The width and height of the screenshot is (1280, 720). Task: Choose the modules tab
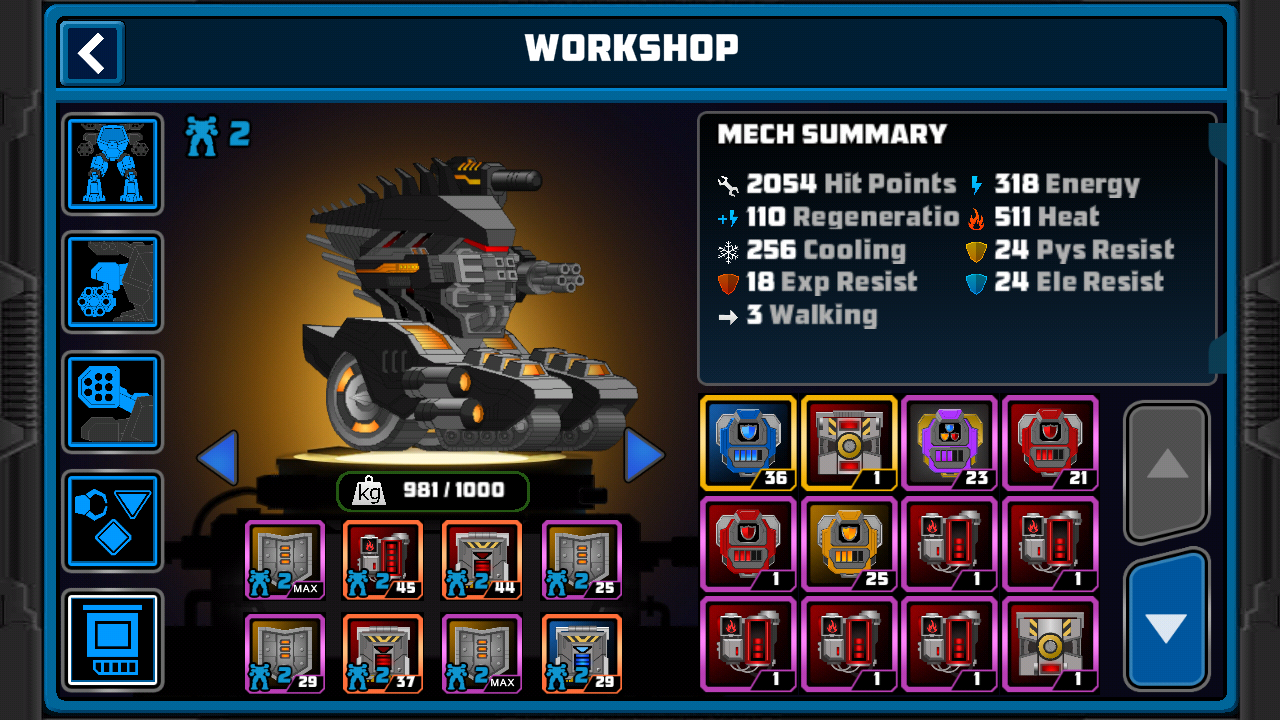(x=113, y=640)
